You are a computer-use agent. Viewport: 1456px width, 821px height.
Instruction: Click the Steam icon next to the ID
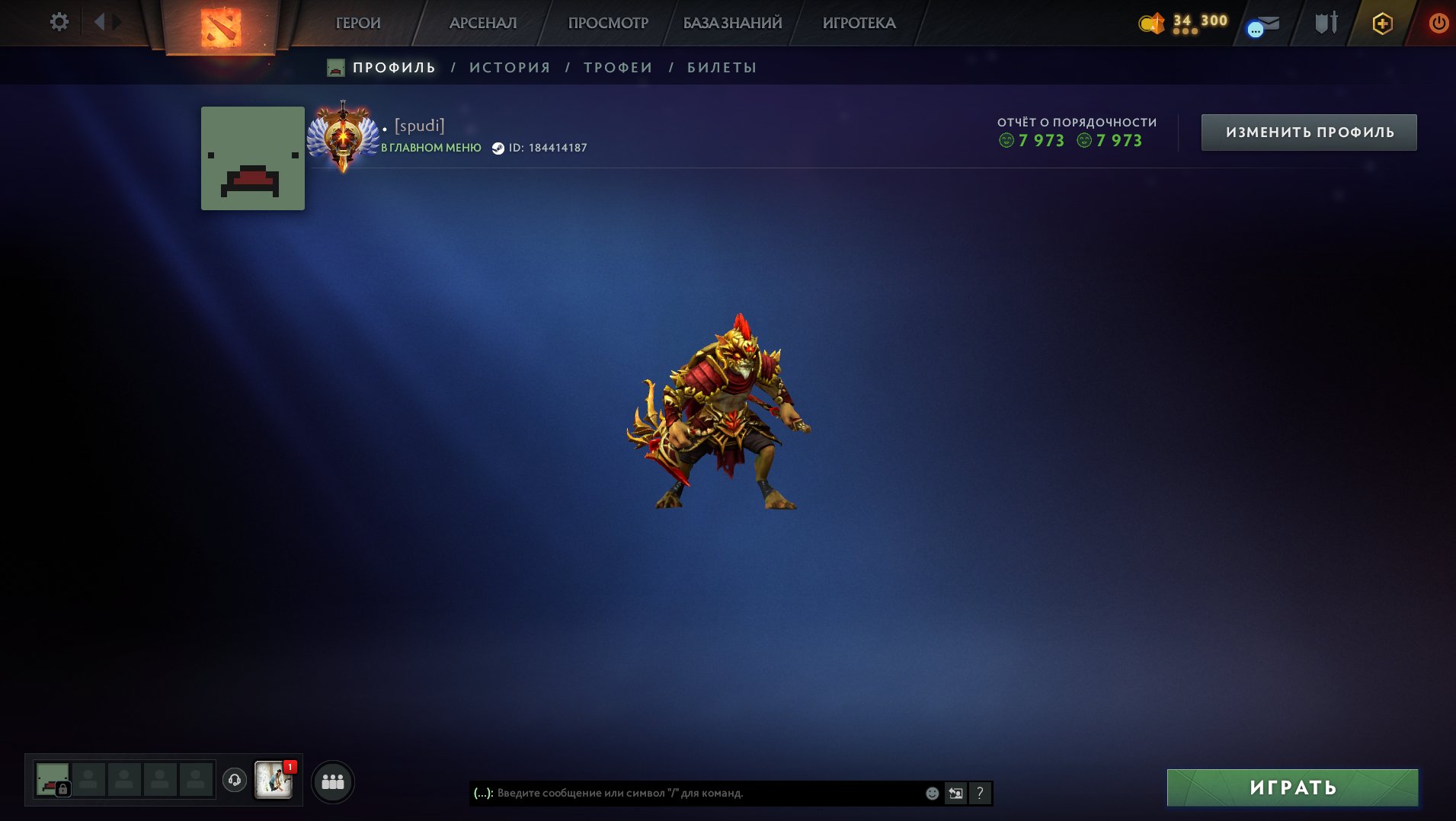(x=499, y=148)
